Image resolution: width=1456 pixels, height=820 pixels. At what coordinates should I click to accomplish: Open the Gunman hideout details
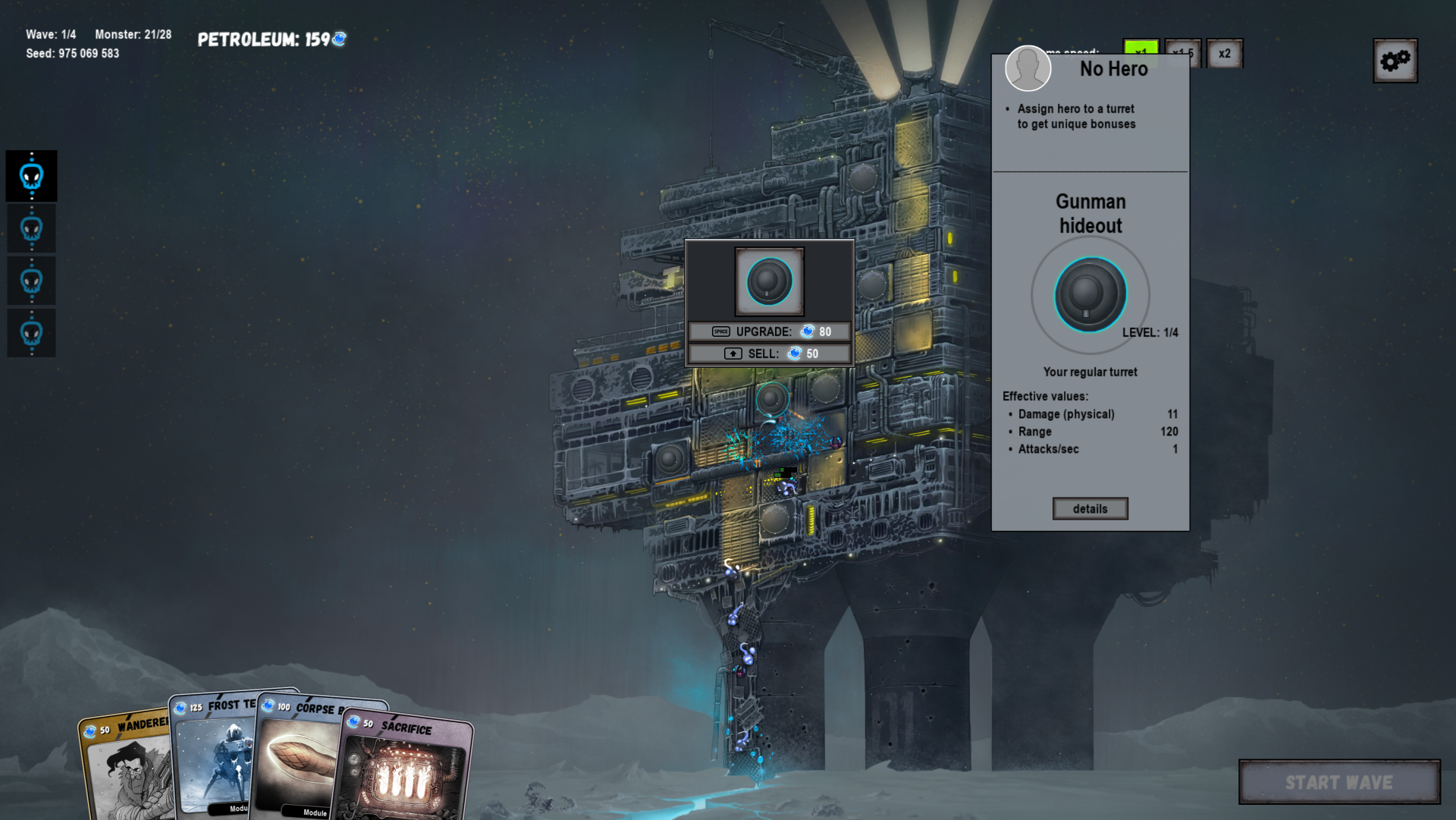[1090, 509]
